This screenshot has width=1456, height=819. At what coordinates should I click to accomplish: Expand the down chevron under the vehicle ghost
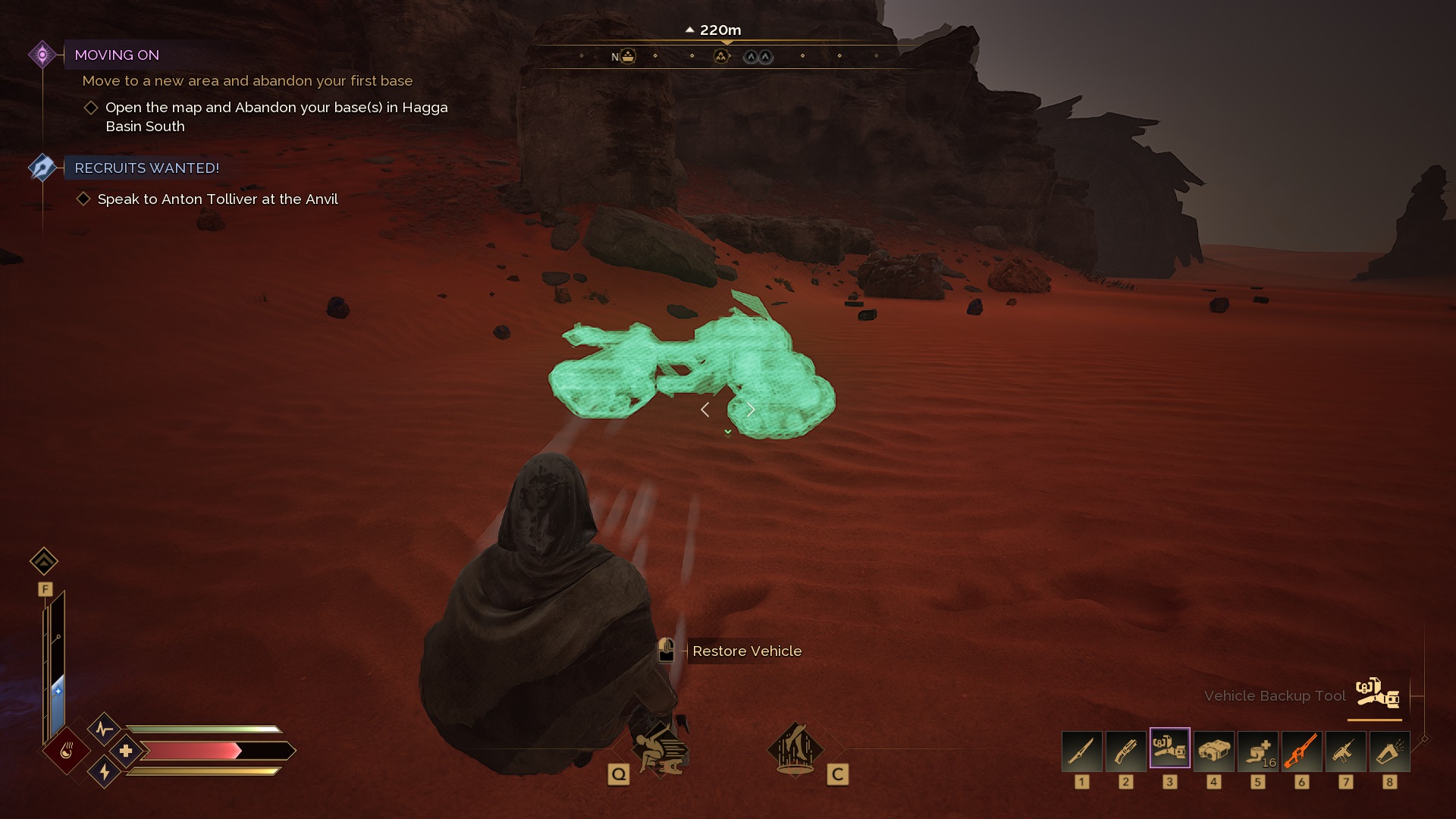pos(727,431)
